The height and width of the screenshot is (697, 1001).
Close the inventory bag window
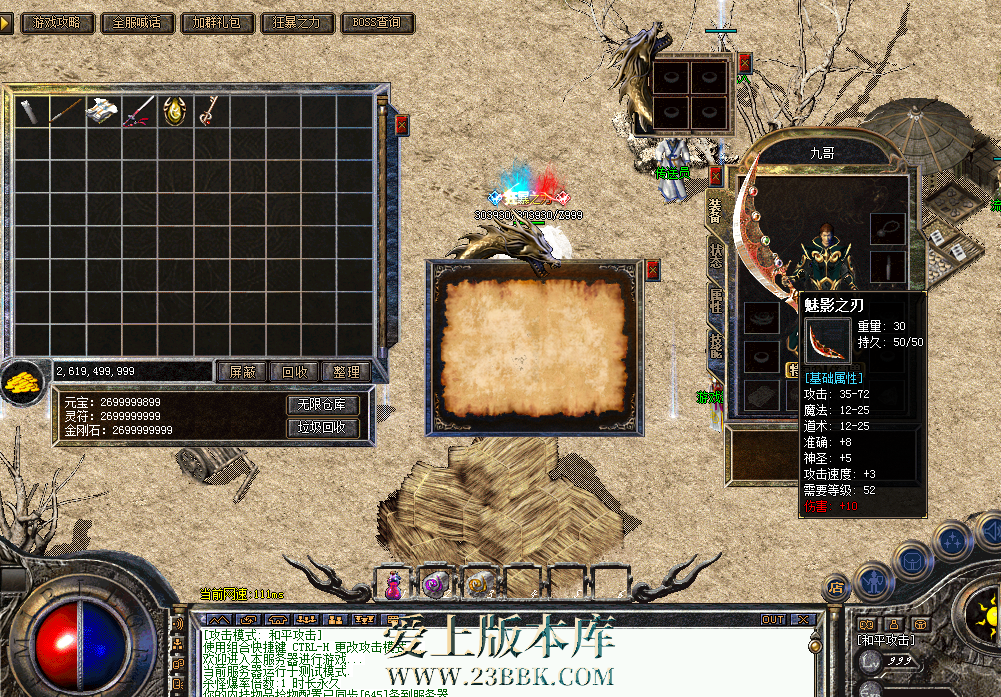[x=402, y=125]
